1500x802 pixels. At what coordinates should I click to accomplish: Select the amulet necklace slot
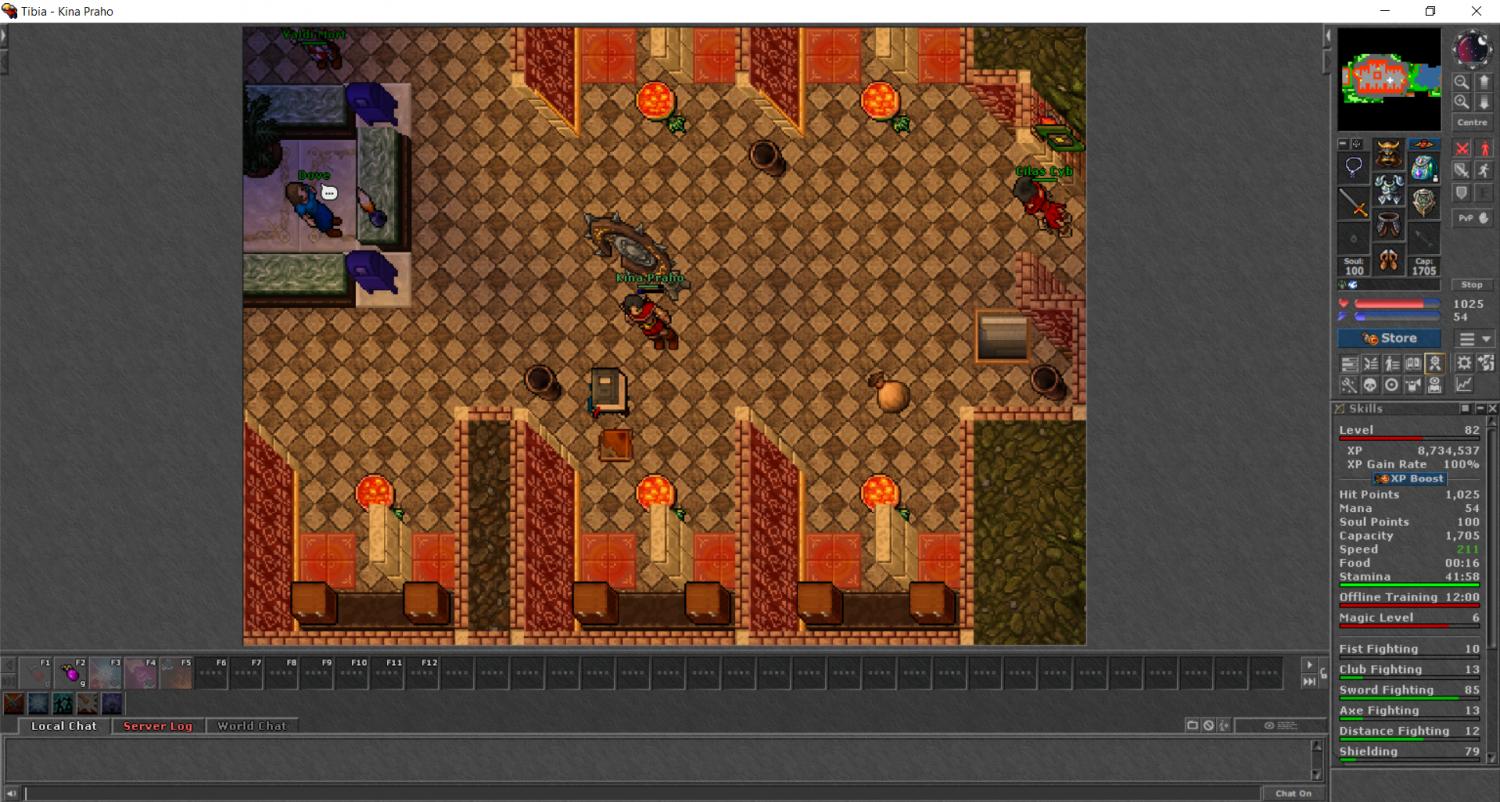point(1354,168)
